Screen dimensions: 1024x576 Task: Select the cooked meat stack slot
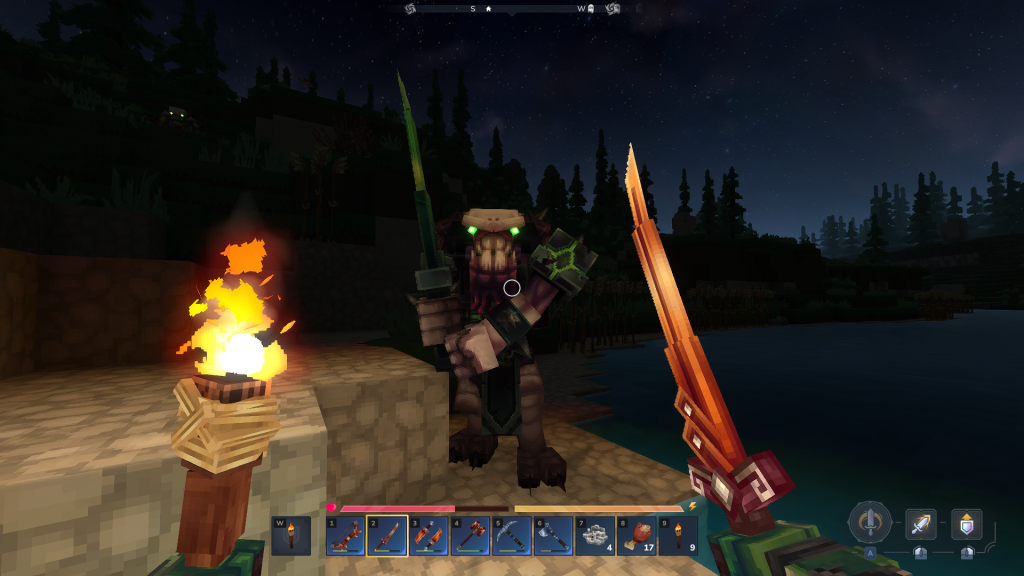(636, 535)
